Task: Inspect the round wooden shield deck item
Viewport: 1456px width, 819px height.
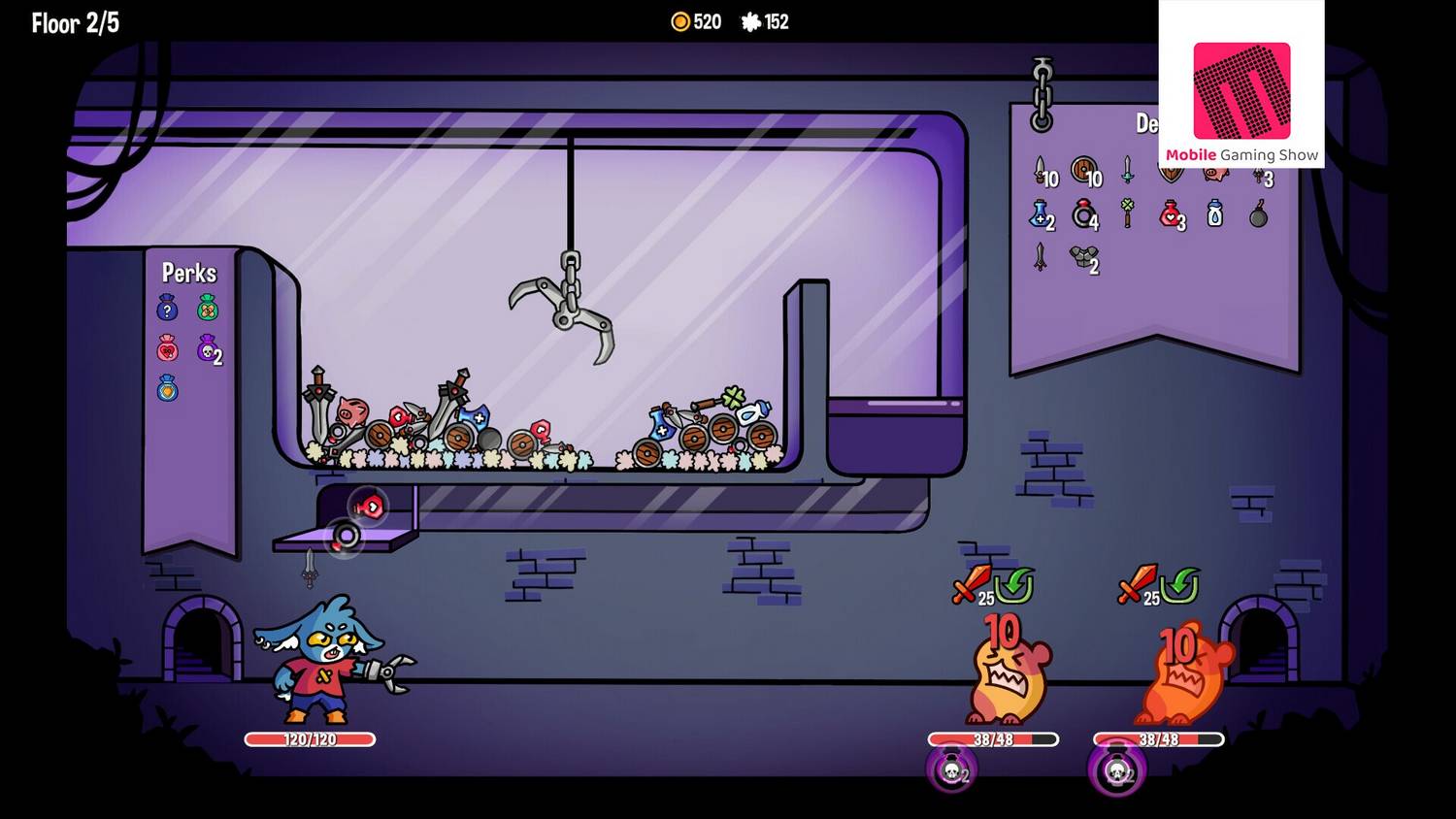Action: coord(1083,172)
